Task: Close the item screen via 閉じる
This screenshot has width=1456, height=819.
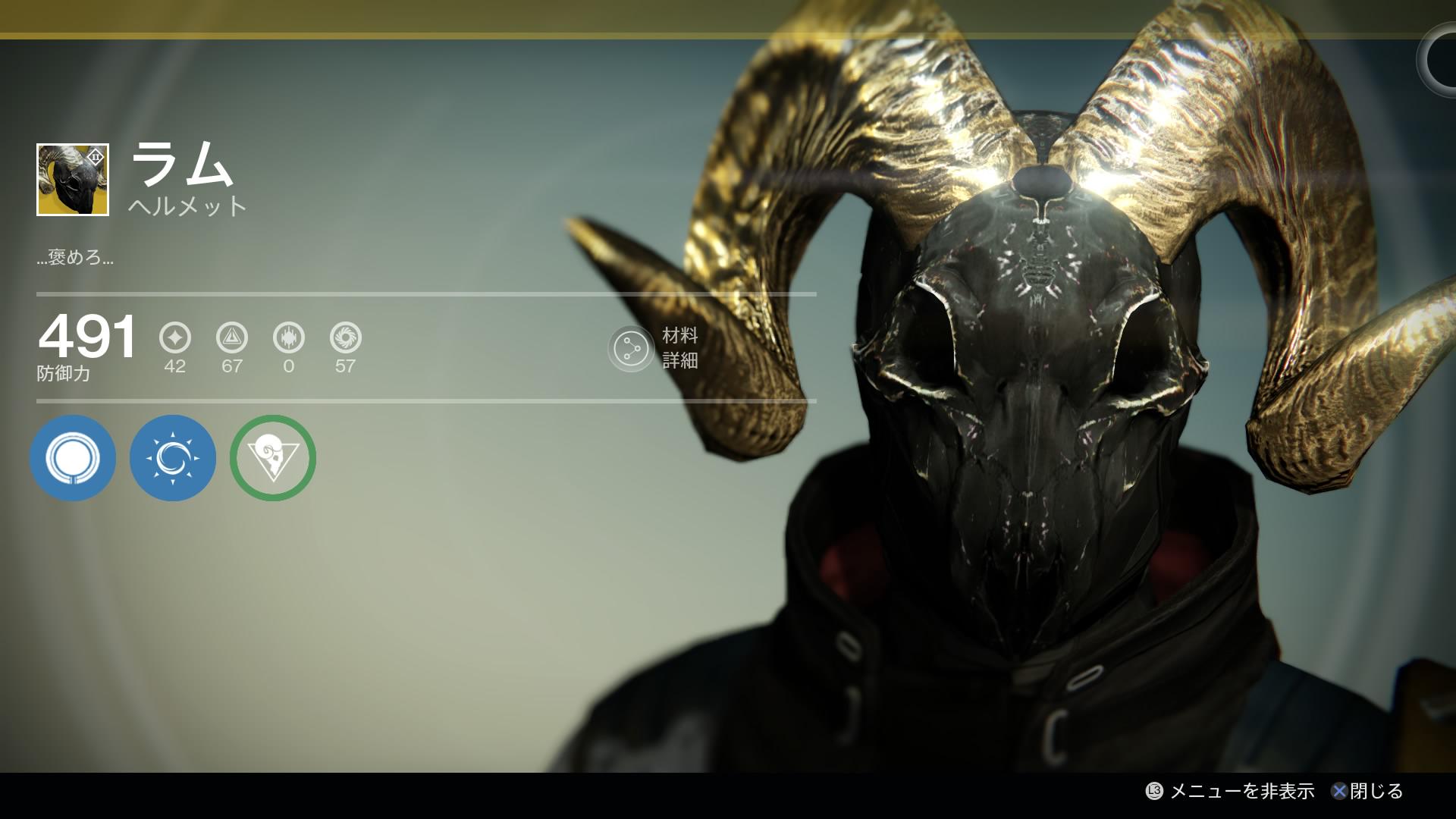Action: 1367,792
